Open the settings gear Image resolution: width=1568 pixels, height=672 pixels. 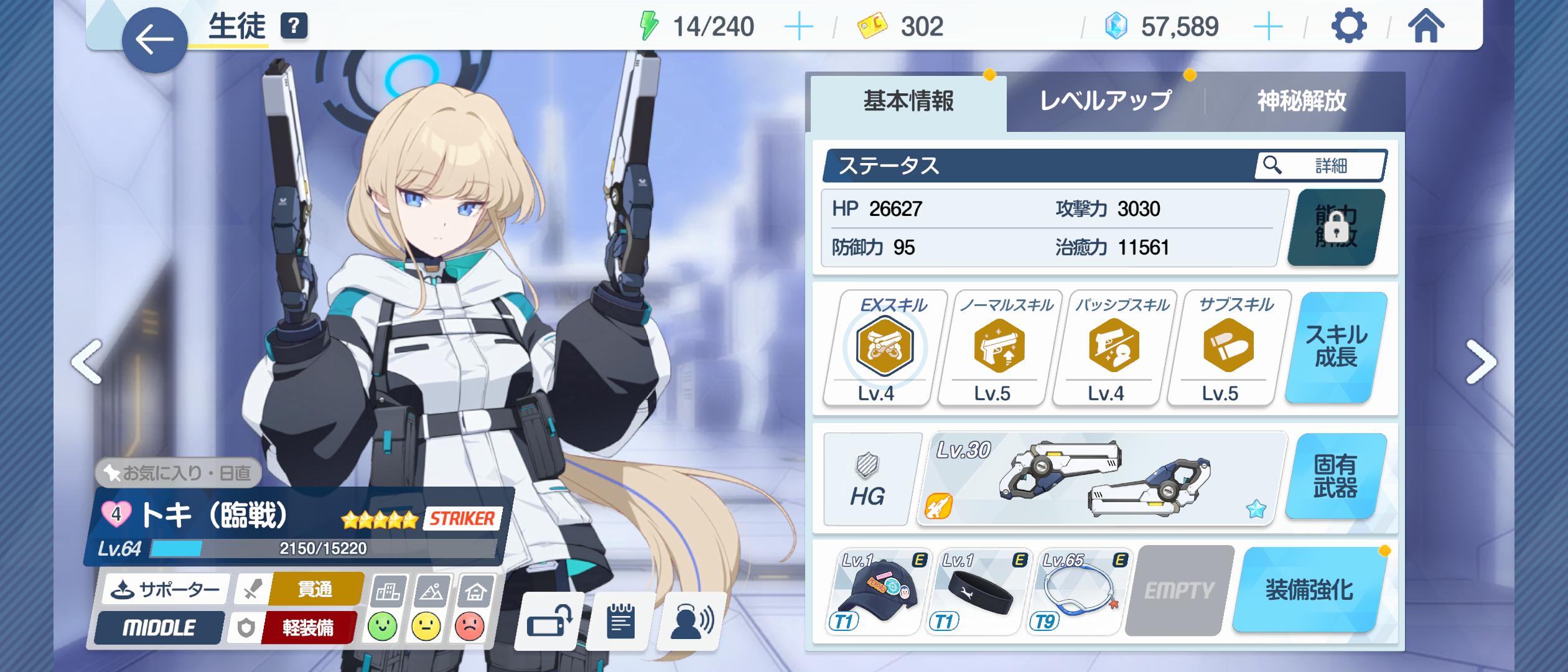click(1348, 26)
